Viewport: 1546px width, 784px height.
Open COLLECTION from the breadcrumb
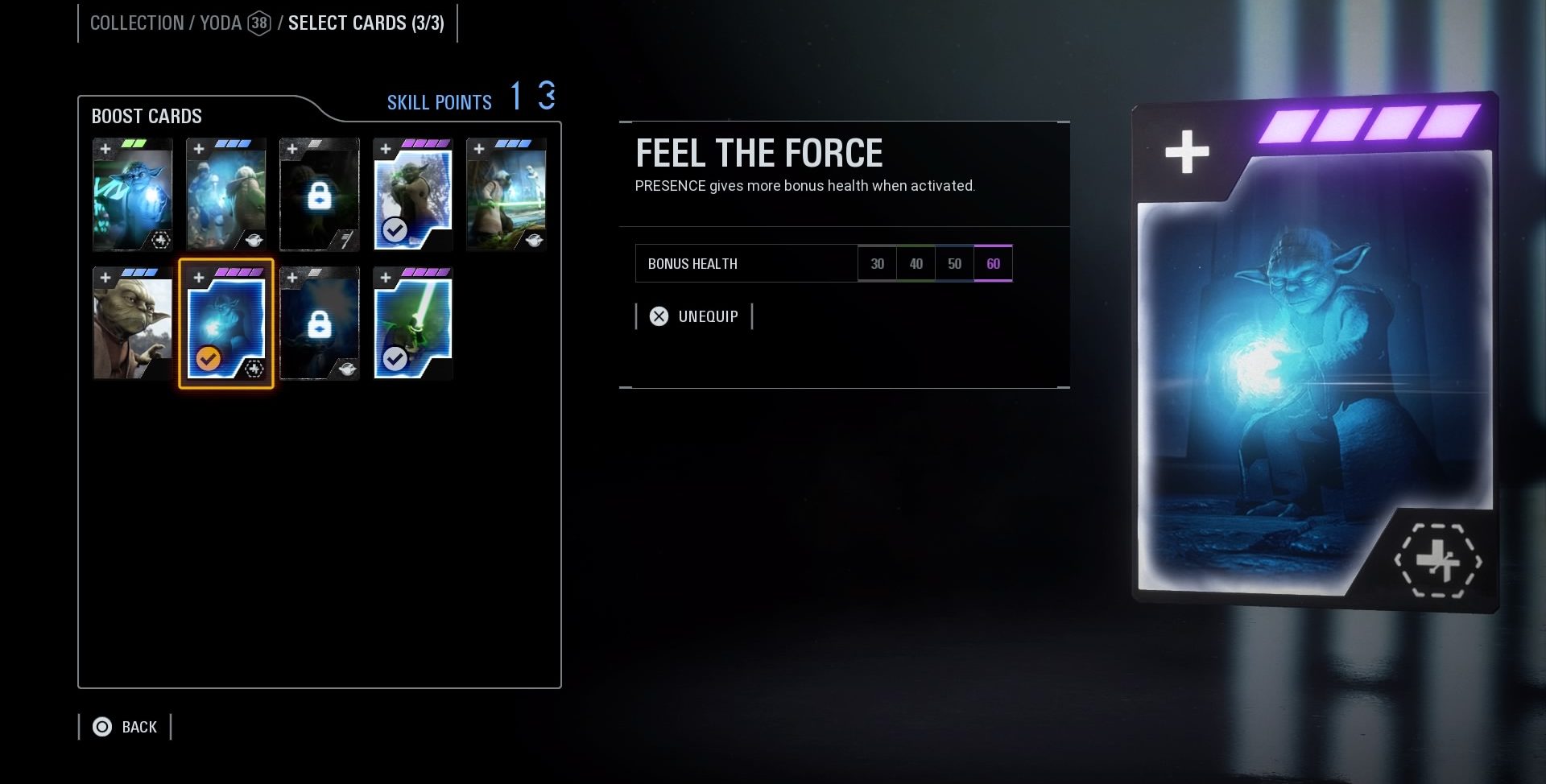pyautogui.click(x=137, y=23)
